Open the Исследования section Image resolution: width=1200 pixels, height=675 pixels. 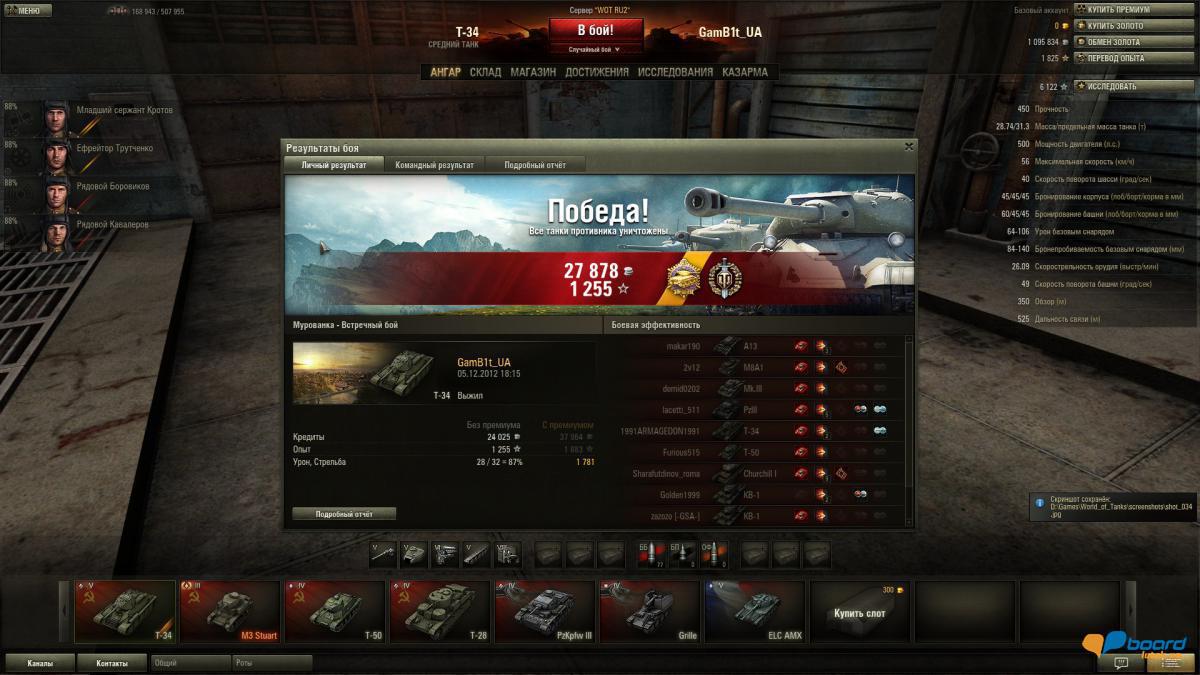[675, 72]
